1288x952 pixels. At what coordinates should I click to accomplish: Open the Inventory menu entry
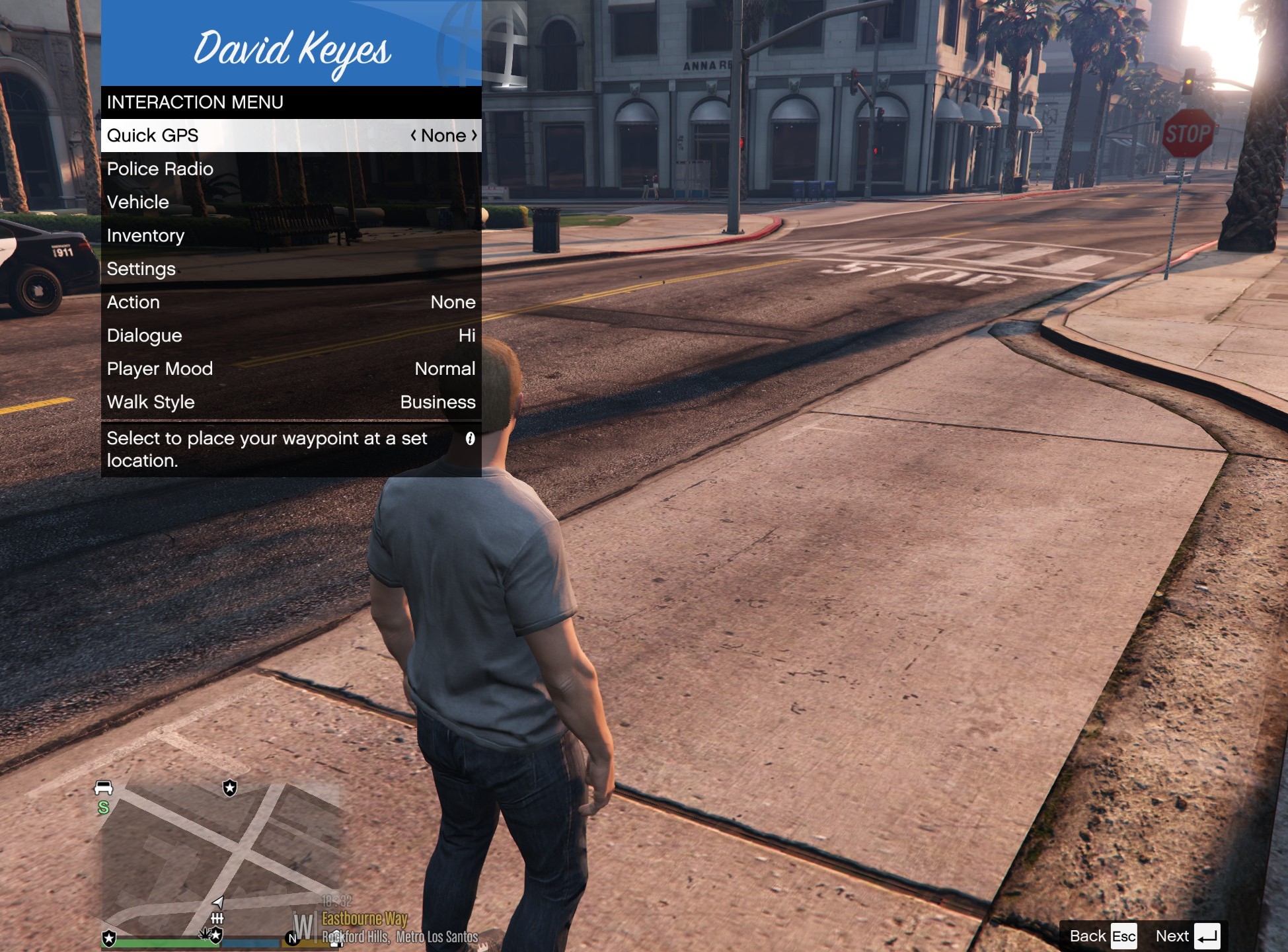tap(291, 236)
